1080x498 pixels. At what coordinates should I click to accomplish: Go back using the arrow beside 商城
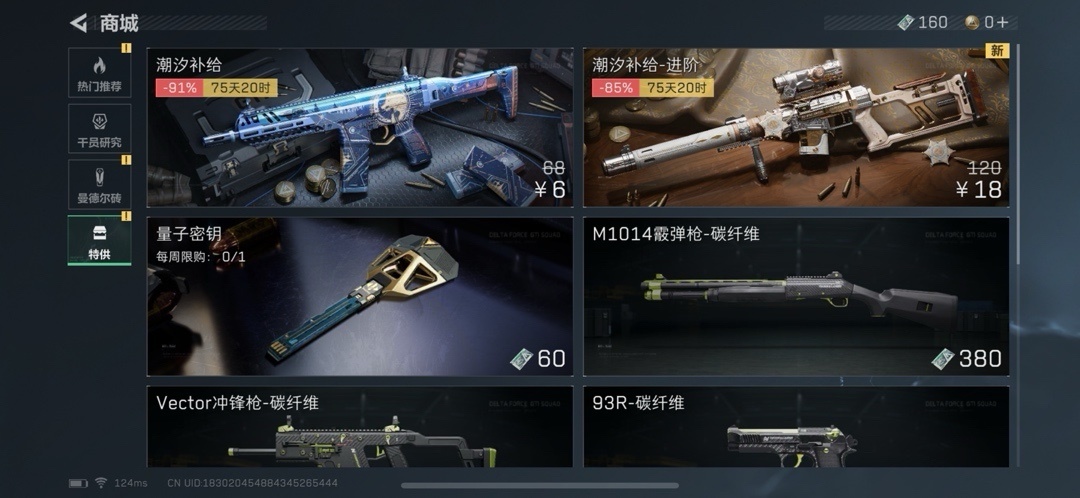point(78,23)
